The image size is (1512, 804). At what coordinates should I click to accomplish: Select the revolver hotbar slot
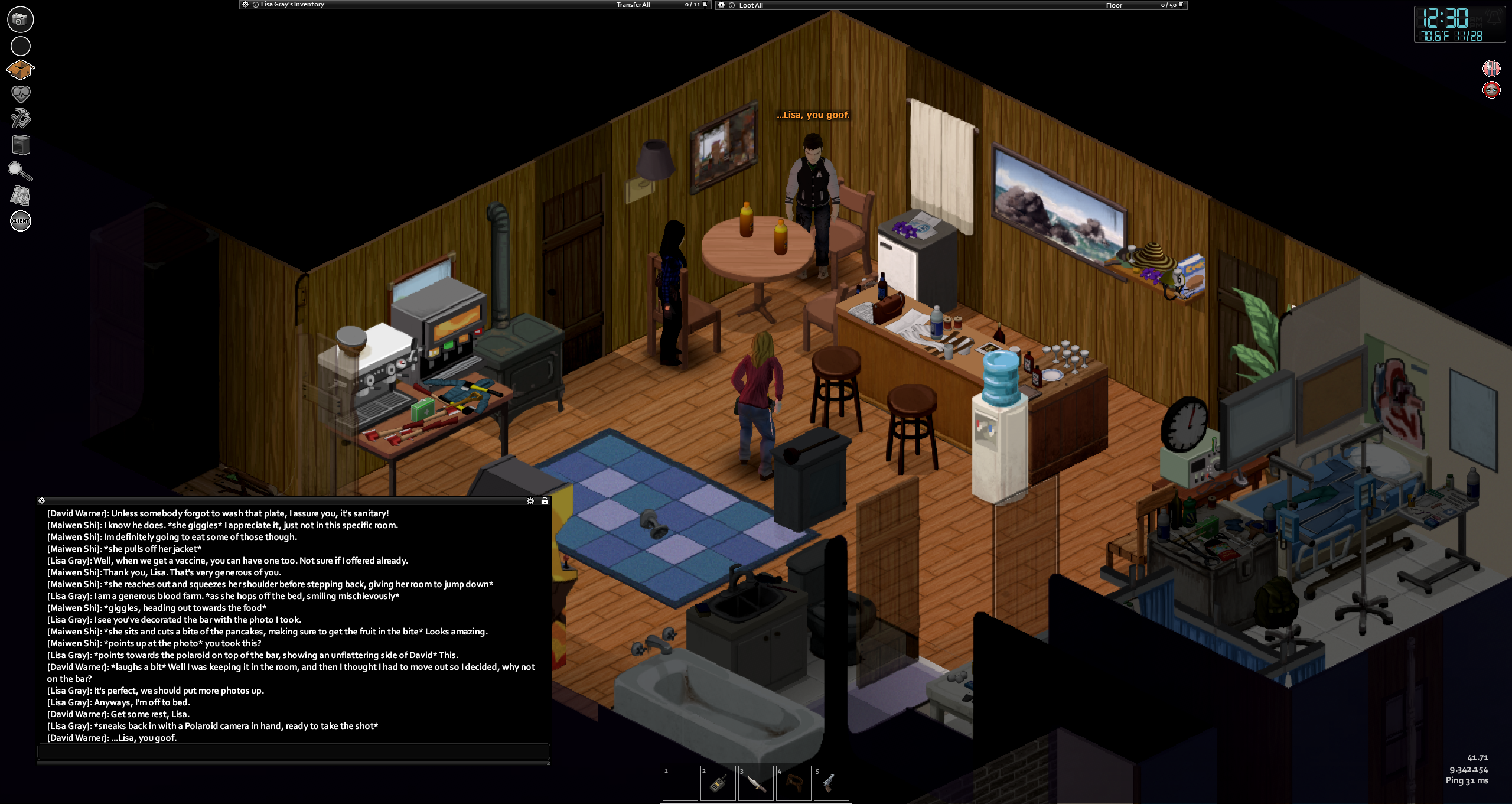(831, 783)
